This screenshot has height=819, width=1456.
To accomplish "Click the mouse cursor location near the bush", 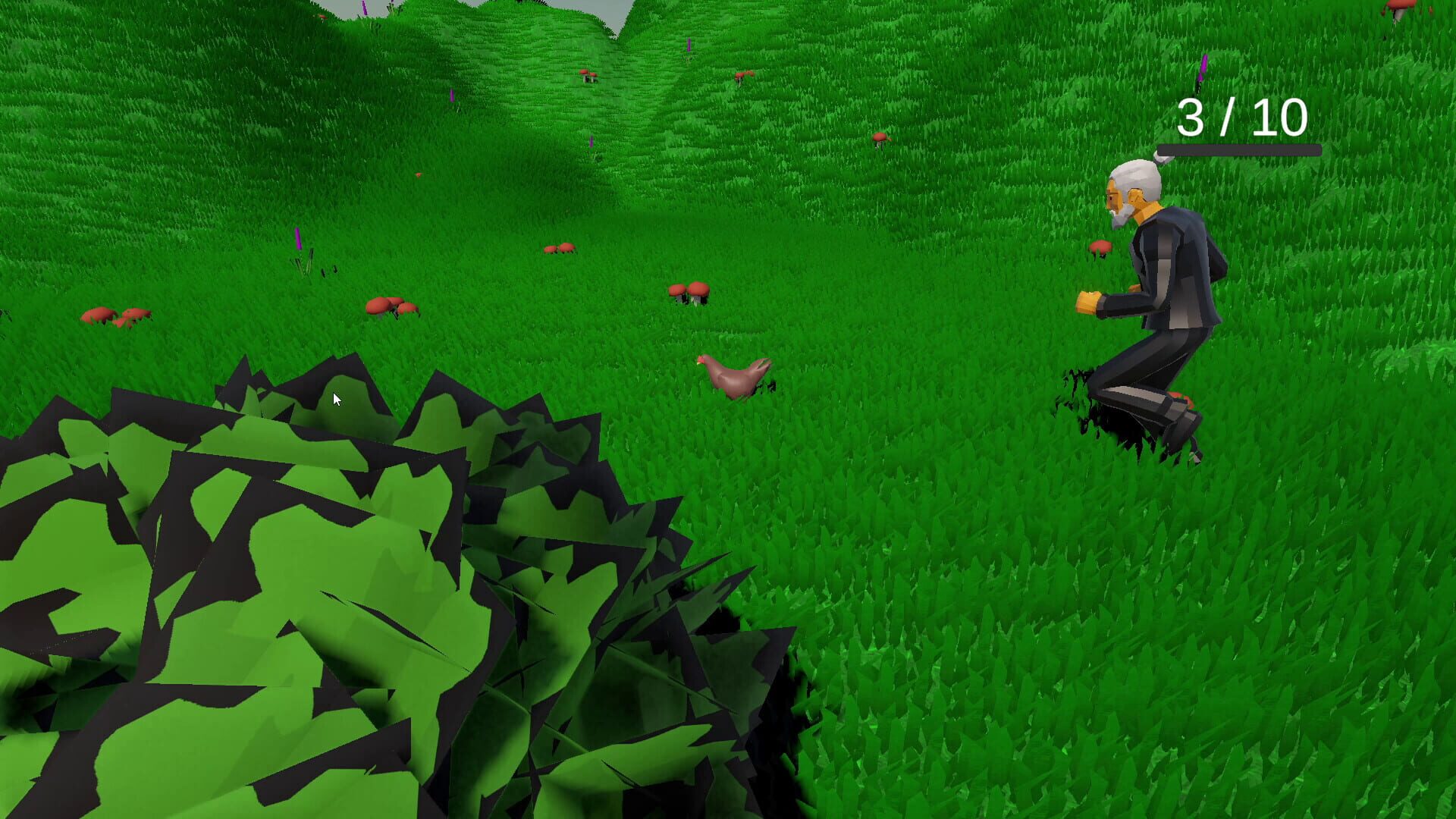I will (336, 397).
